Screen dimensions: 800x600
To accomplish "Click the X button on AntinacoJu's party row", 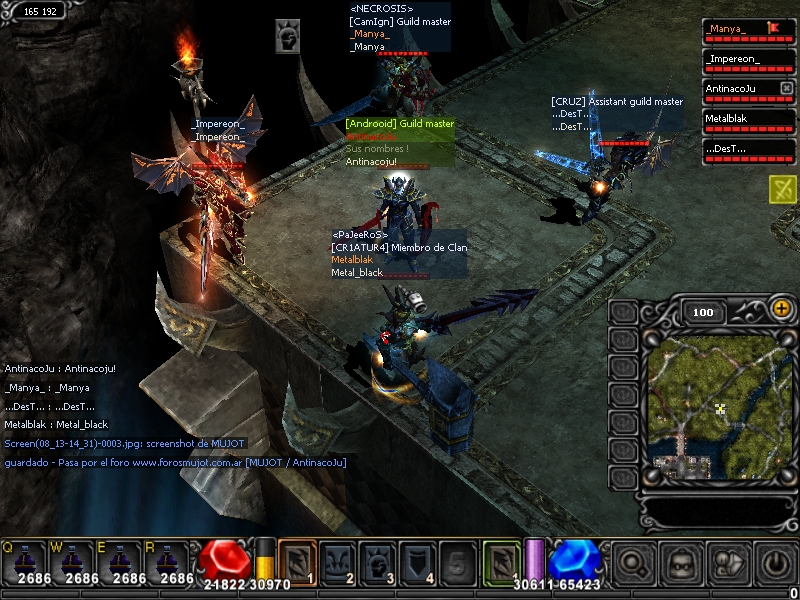I will pyautogui.click(x=786, y=89).
